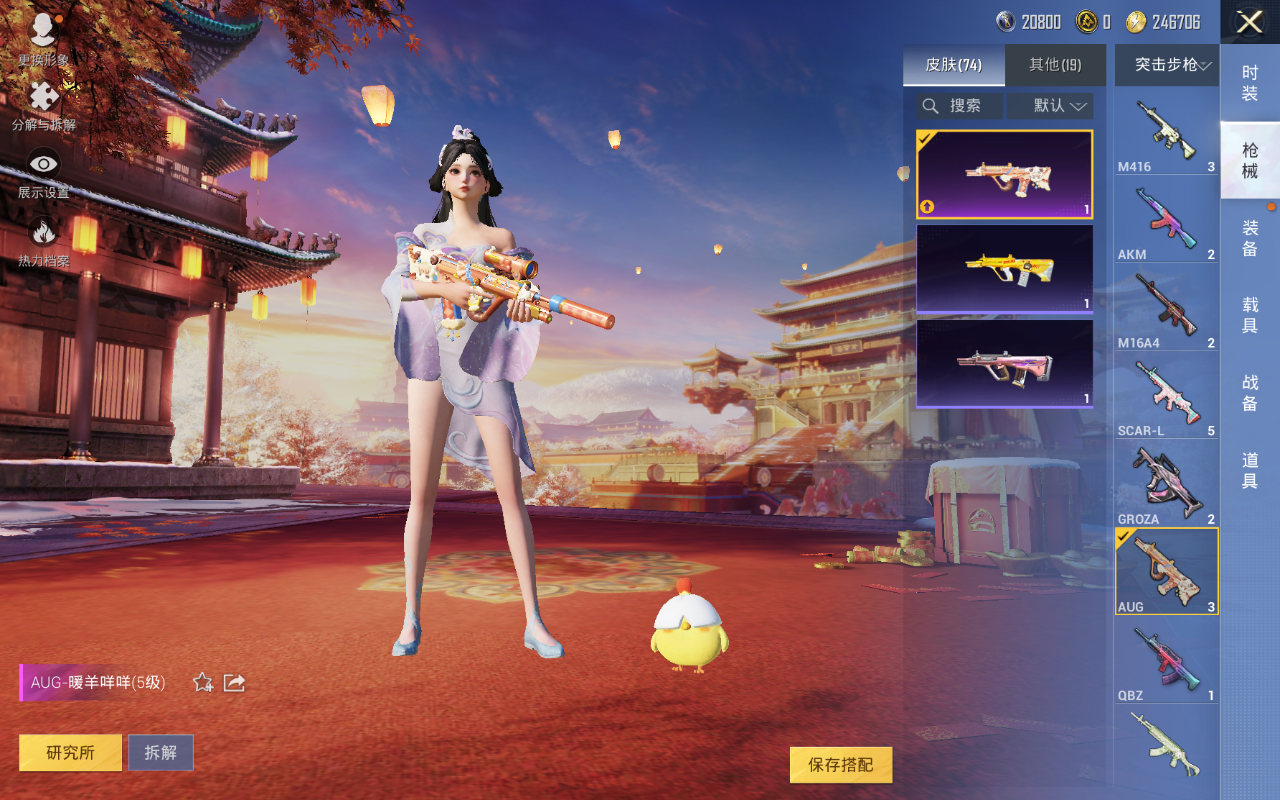Screen dimensions: 1280x800
Task: Select the yellow AUG skin thumbnail
Action: click(1004, 268)
